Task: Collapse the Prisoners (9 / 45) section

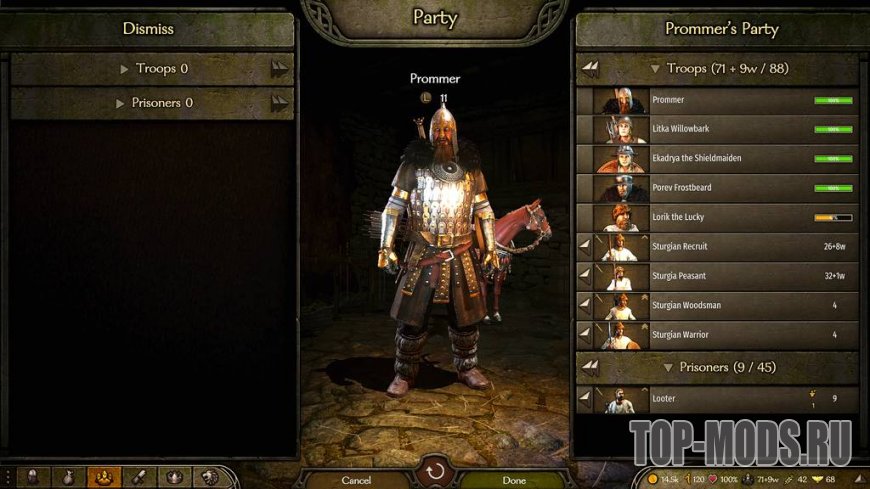Action: point(714,367)
